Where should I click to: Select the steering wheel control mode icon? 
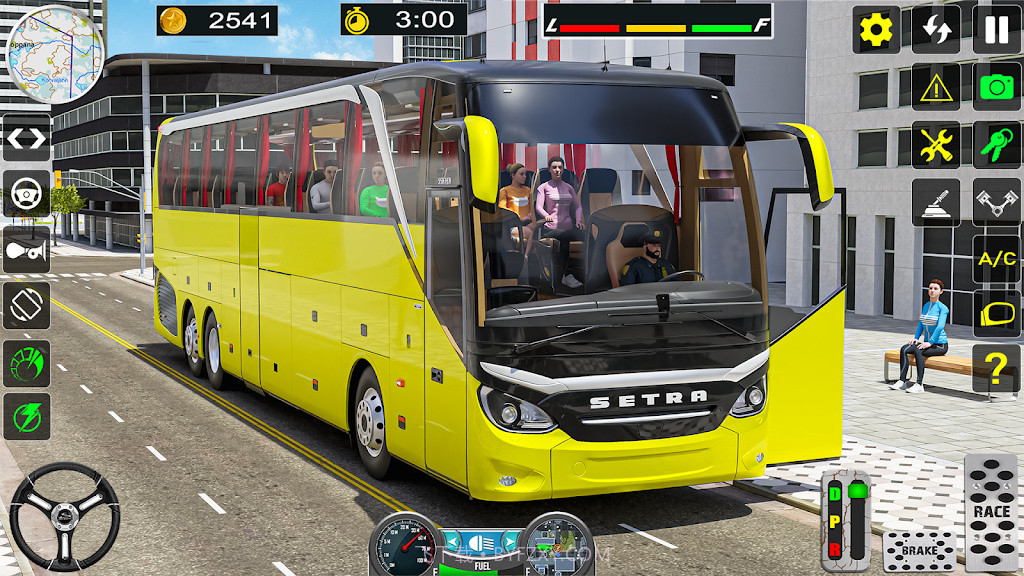tap(27, 193)
